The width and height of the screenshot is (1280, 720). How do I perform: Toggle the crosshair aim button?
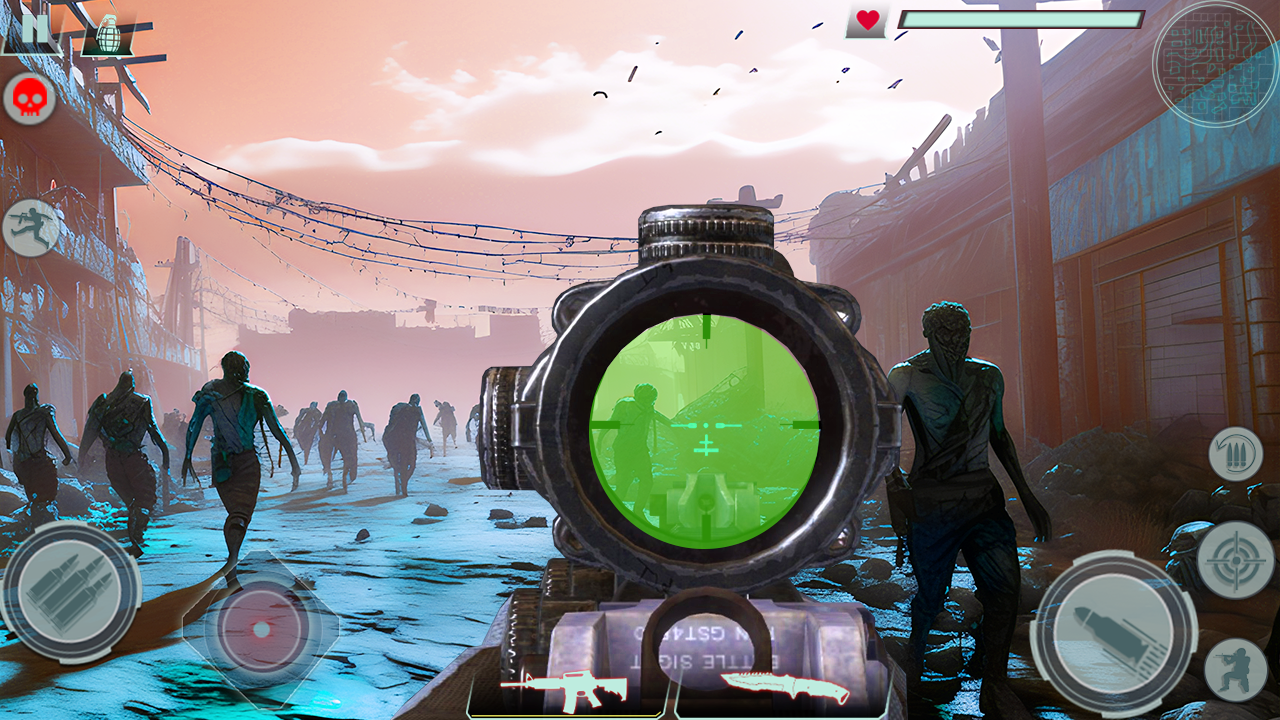tap(1235, 560)
